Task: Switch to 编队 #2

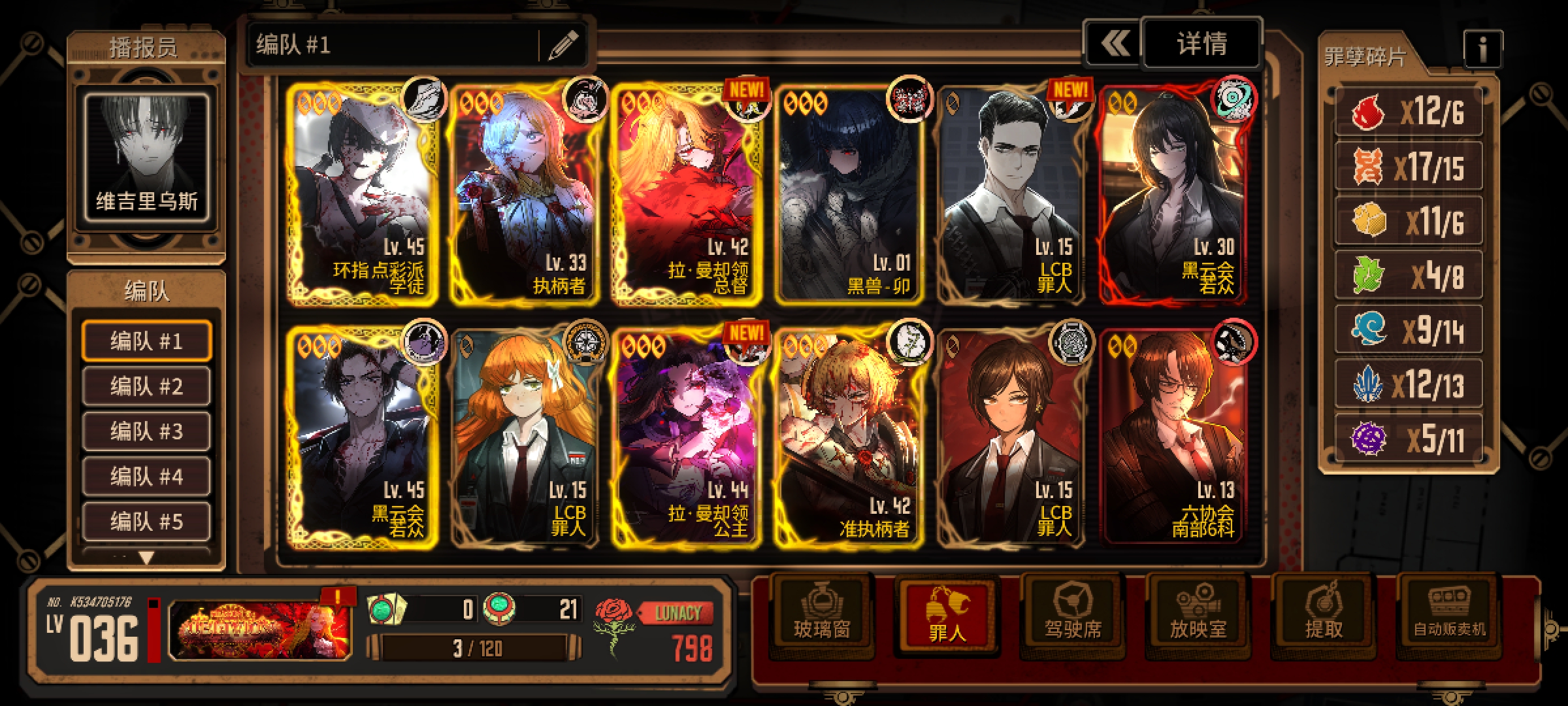Action: tap(146, 386)
